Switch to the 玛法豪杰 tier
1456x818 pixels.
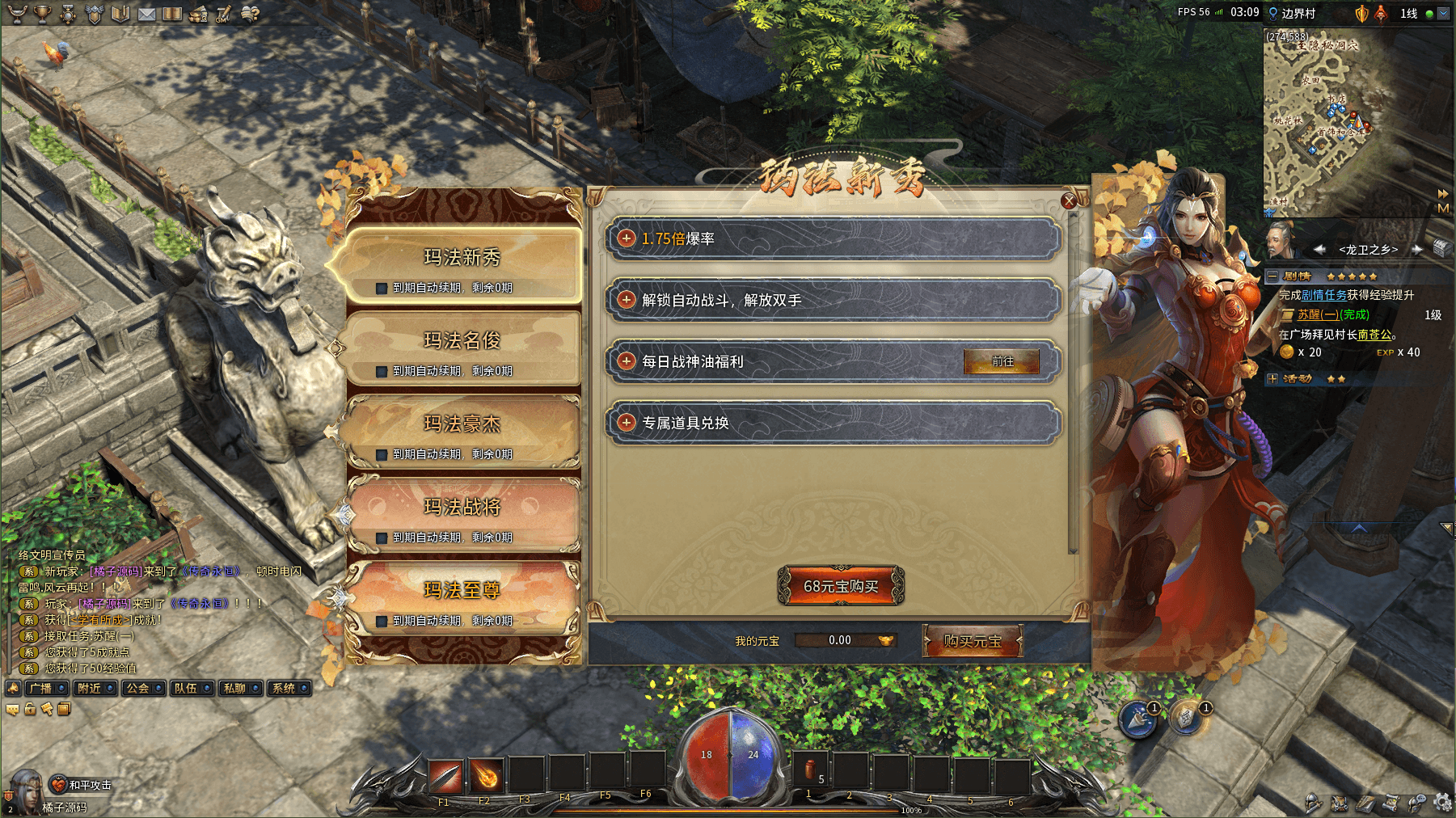462,425
